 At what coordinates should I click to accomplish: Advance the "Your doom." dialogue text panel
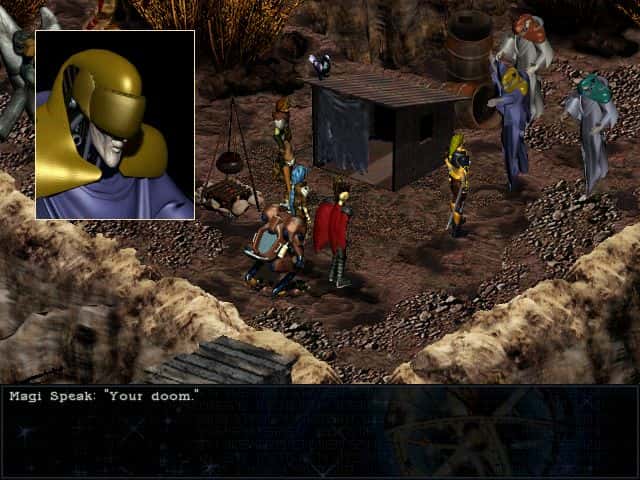click(320, 432)
